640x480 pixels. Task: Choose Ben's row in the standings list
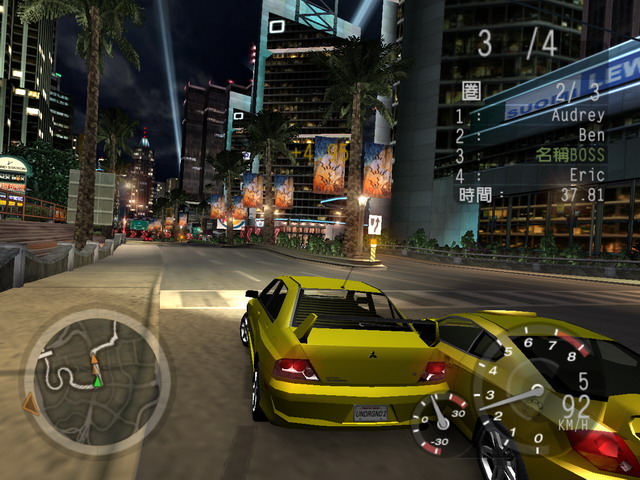[x=586, y=135]
